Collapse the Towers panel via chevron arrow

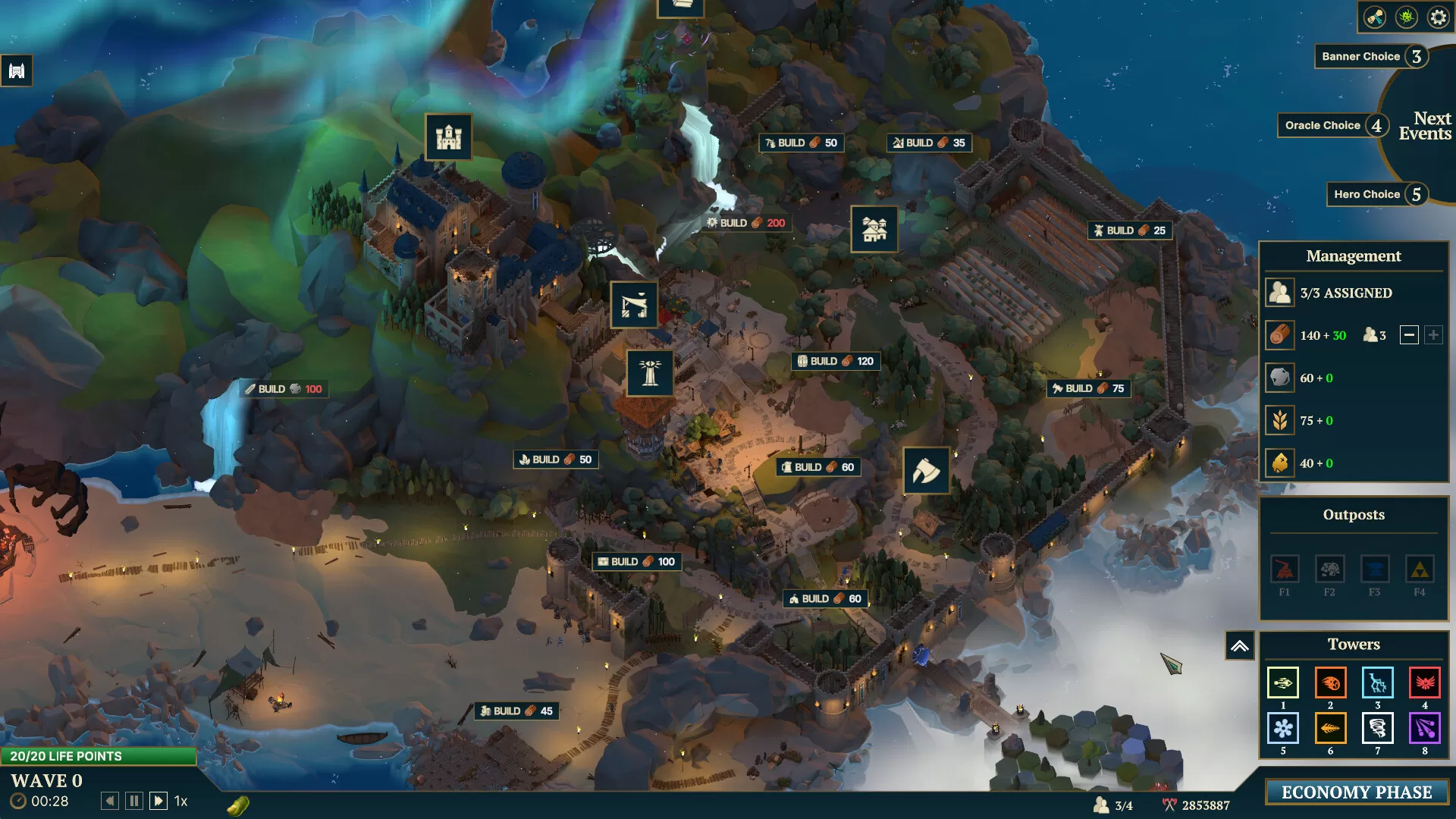1240,644
